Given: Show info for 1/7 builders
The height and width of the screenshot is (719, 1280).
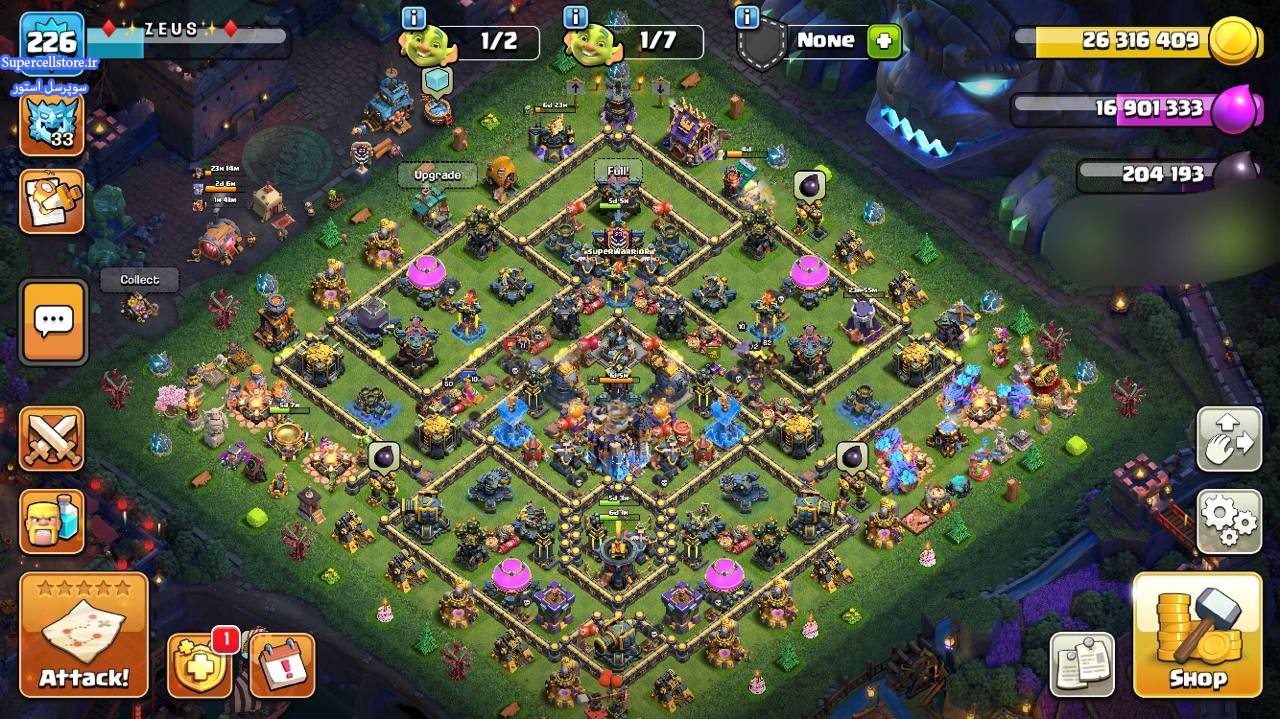Looking at the screenshot, I should click(576, 17).
